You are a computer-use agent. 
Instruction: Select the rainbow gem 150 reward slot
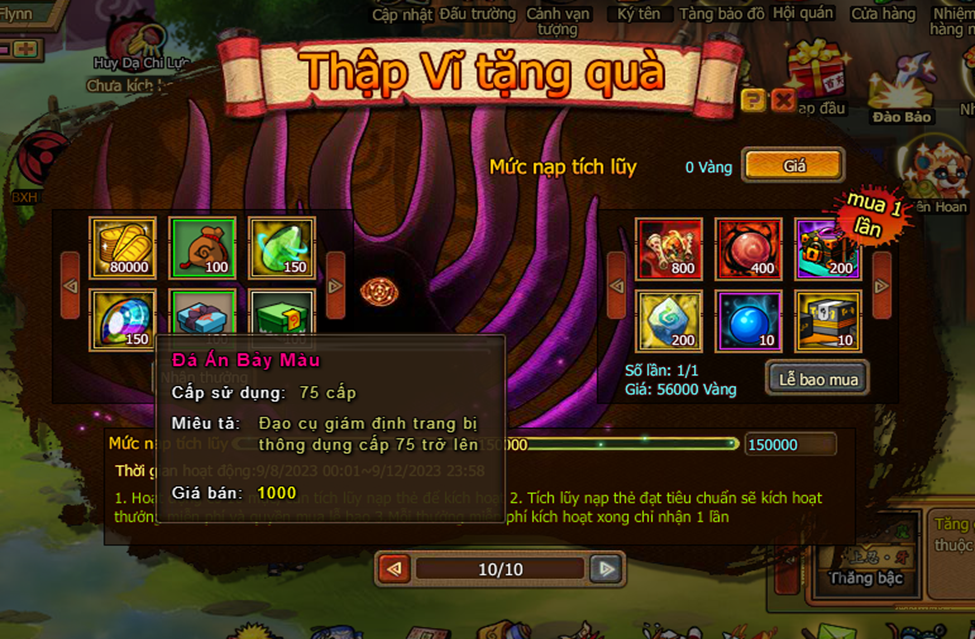click(x=123, y=320)
